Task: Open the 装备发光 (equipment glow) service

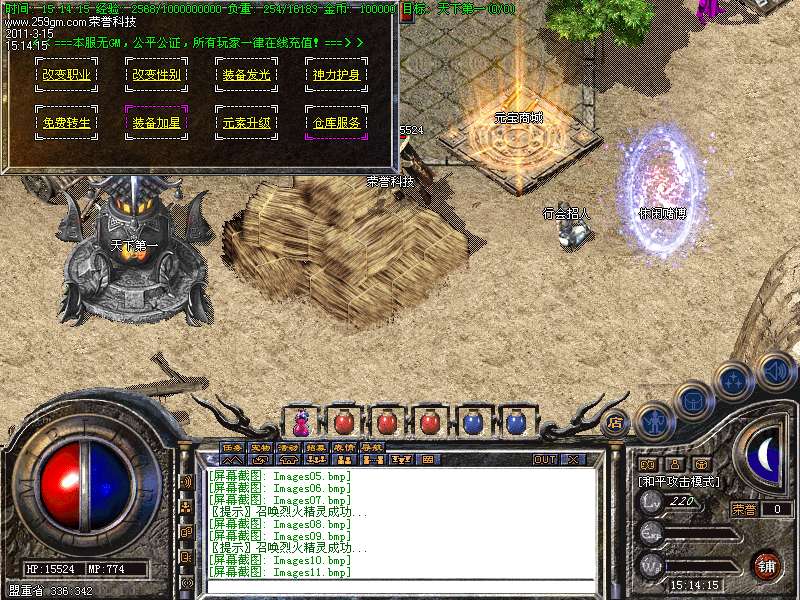Action: [x=245, y=74]
